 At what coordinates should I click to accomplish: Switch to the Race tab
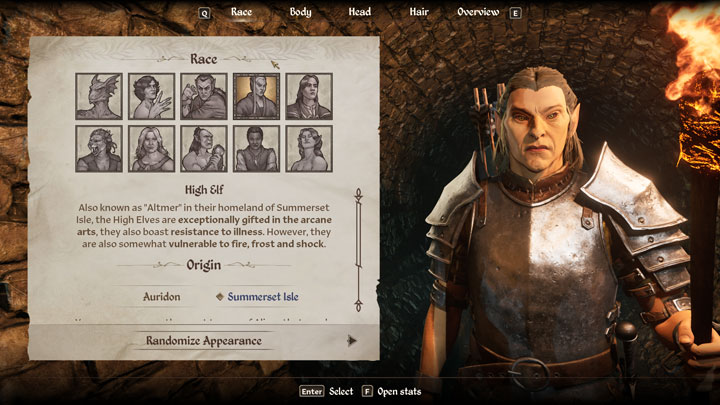point(241,12)
